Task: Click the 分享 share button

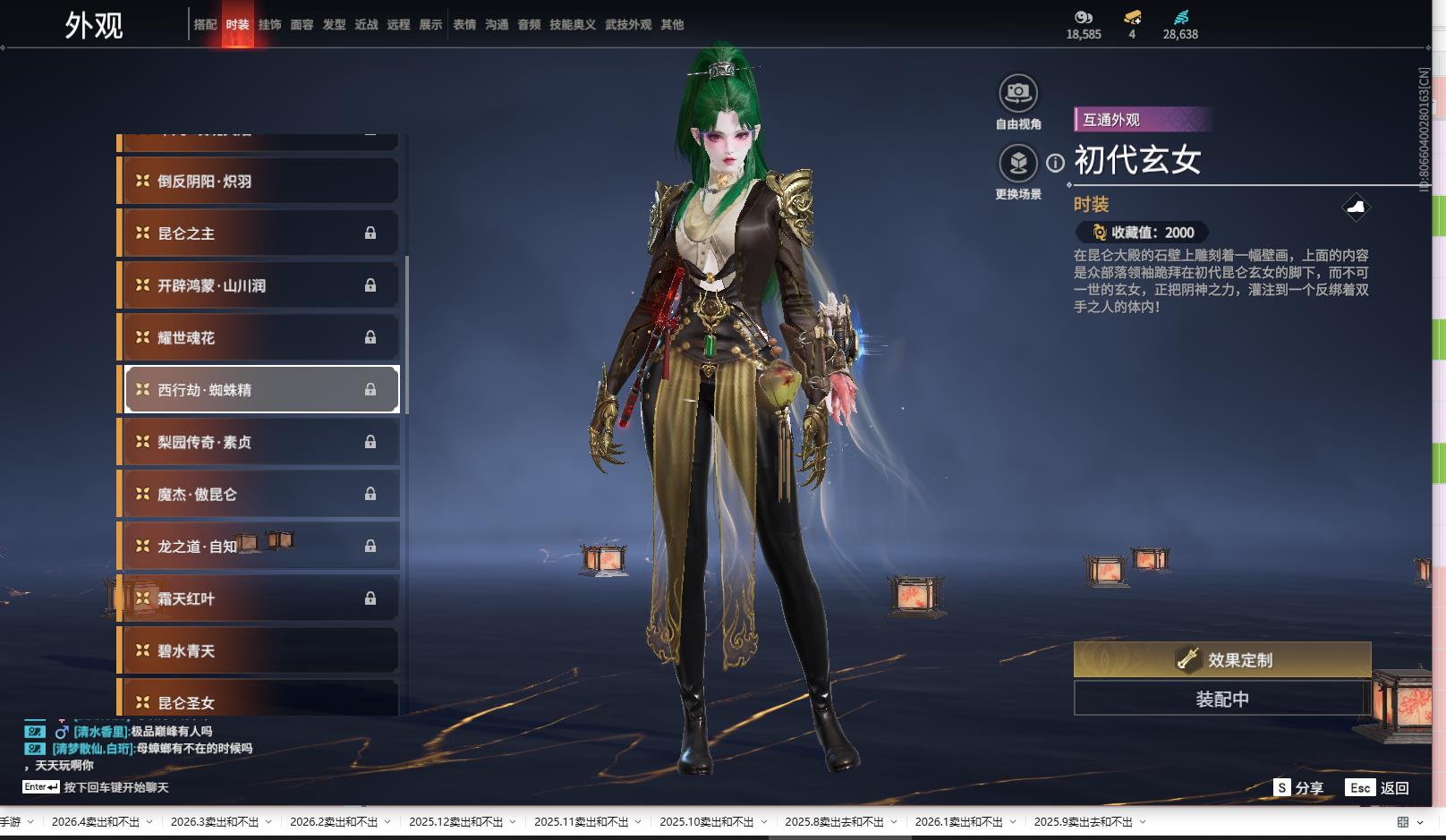Action: [x=1299, y=788]
